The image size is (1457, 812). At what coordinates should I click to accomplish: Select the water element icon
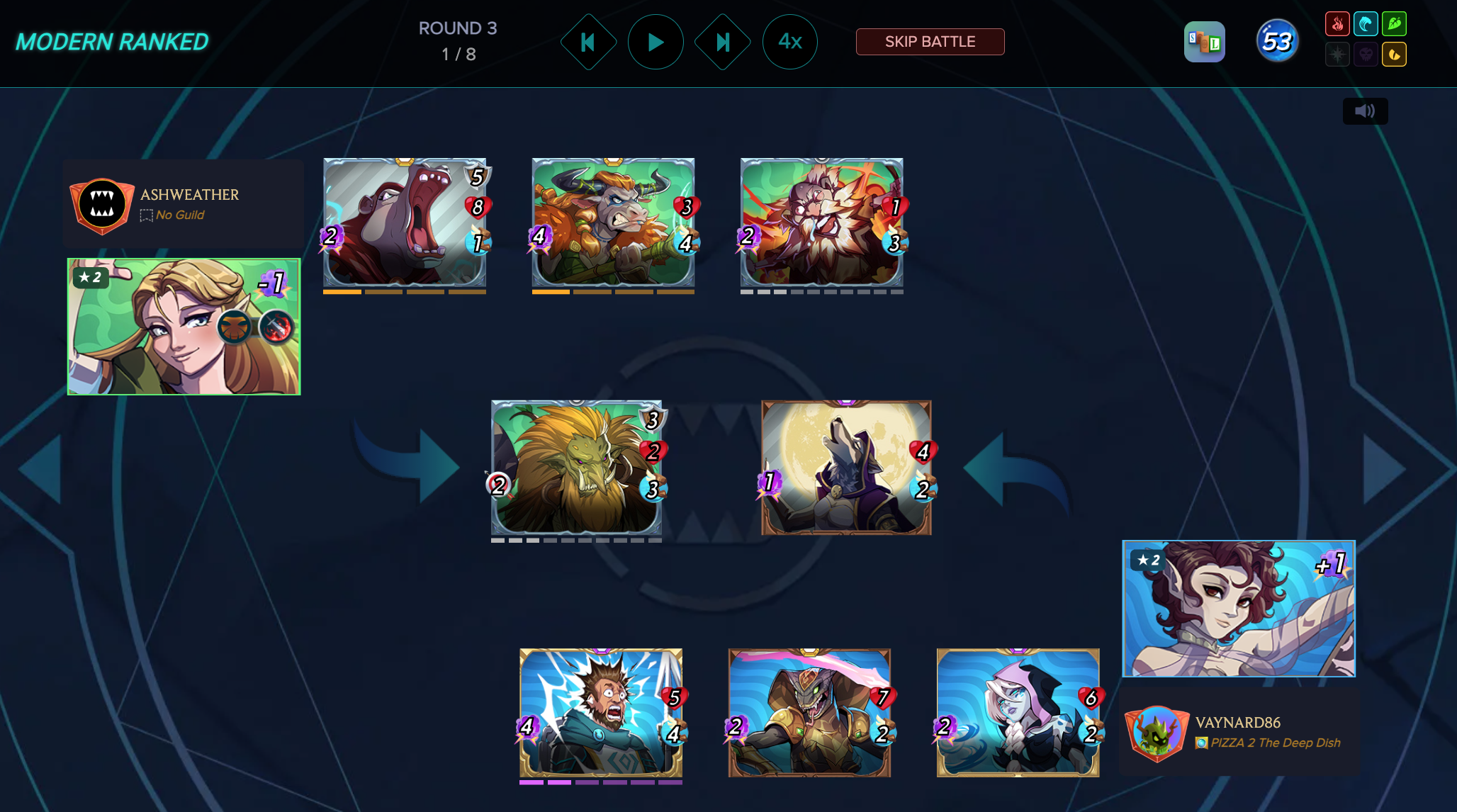click(1366, 24)
